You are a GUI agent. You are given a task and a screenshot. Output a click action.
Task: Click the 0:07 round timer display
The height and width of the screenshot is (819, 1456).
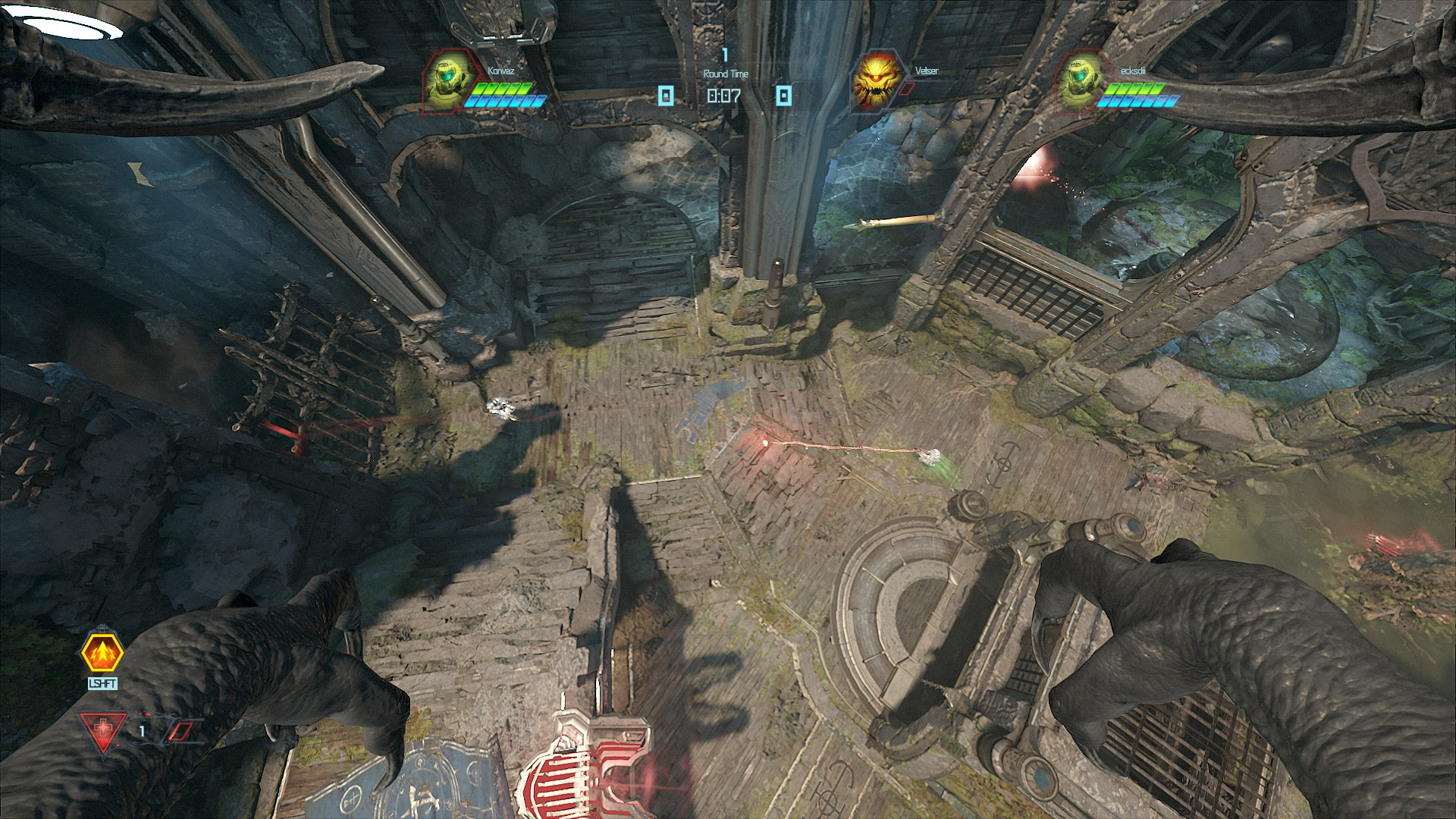pos(723,94)
